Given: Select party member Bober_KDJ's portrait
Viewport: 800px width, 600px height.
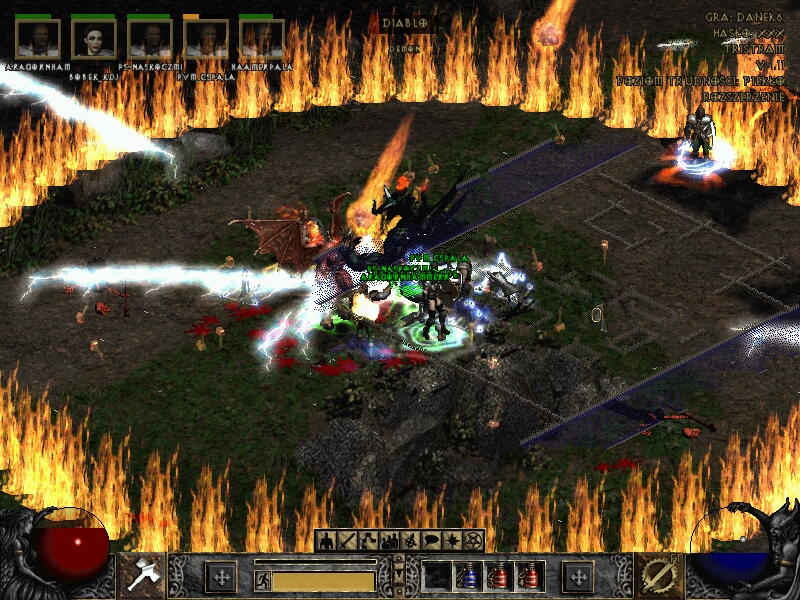Looking at the screenshot, I should (94, 39).
